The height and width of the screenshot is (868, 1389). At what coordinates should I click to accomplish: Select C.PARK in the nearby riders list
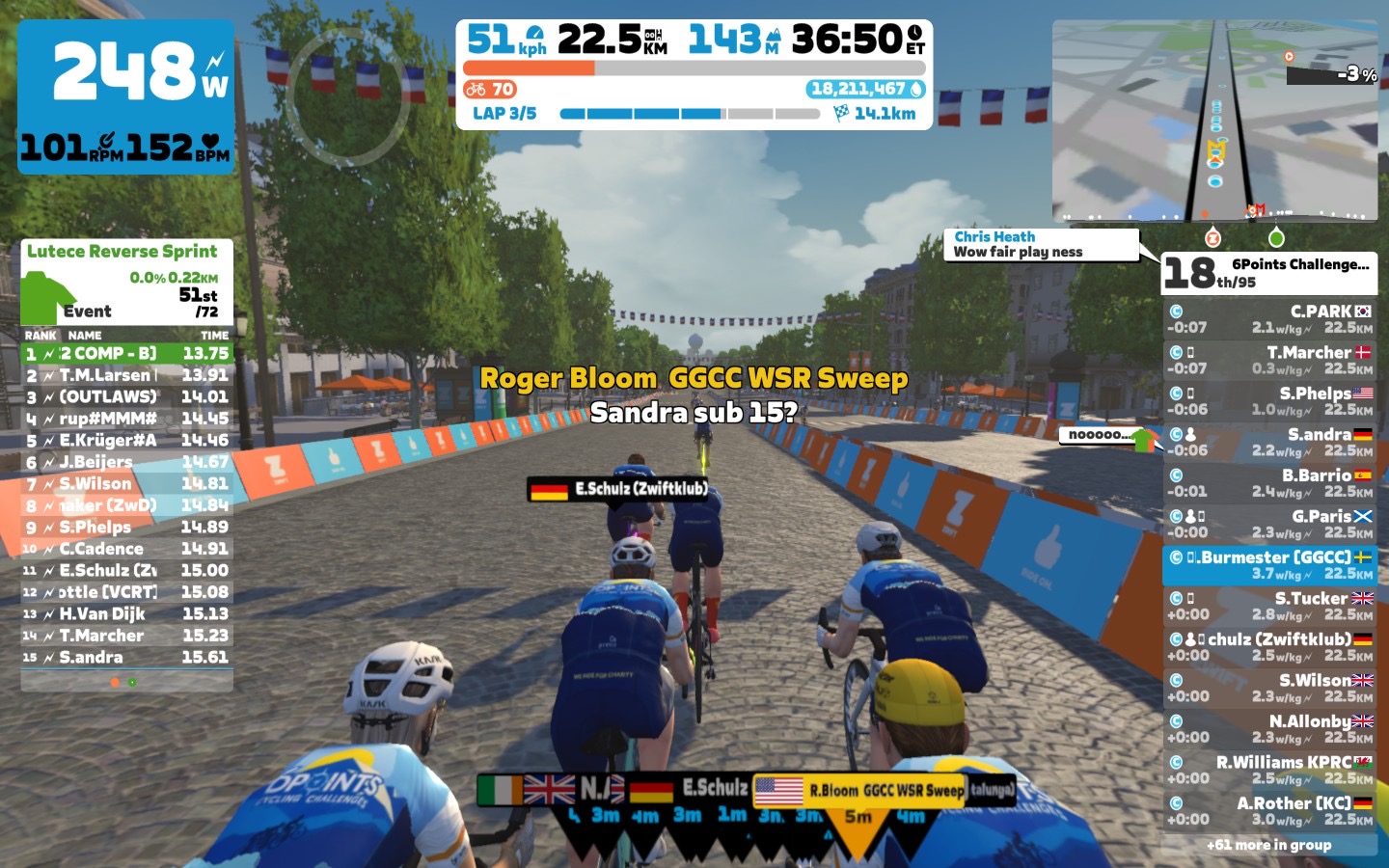click(x=1269, y=319)
